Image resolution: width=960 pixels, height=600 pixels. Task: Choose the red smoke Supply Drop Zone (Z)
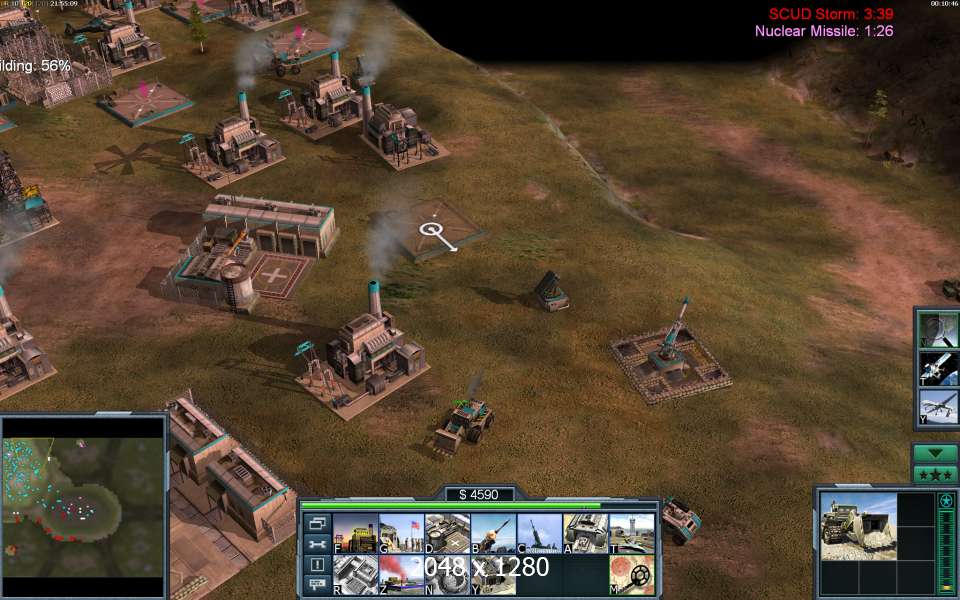401,575
